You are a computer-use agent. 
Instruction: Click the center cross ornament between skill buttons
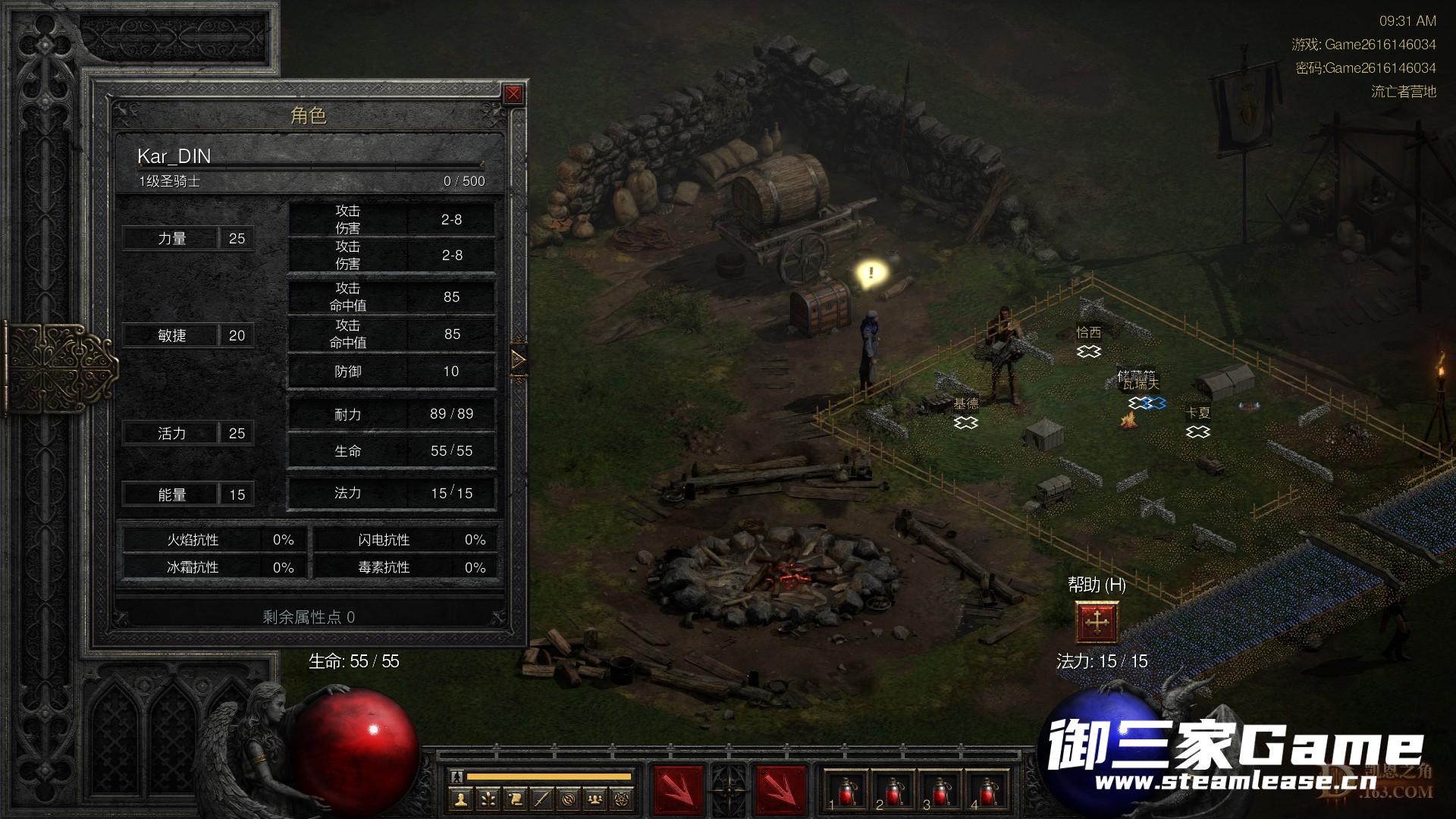pyautogui.click(x=730, y=789)
